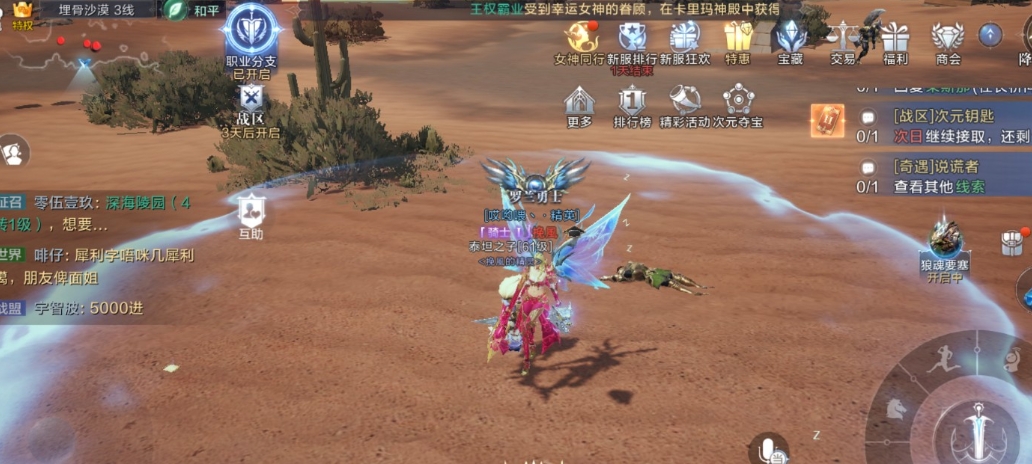The image size is (1032, 464).
Task: Open the 新服狂欢 gift event
Action: pos(685,37)
